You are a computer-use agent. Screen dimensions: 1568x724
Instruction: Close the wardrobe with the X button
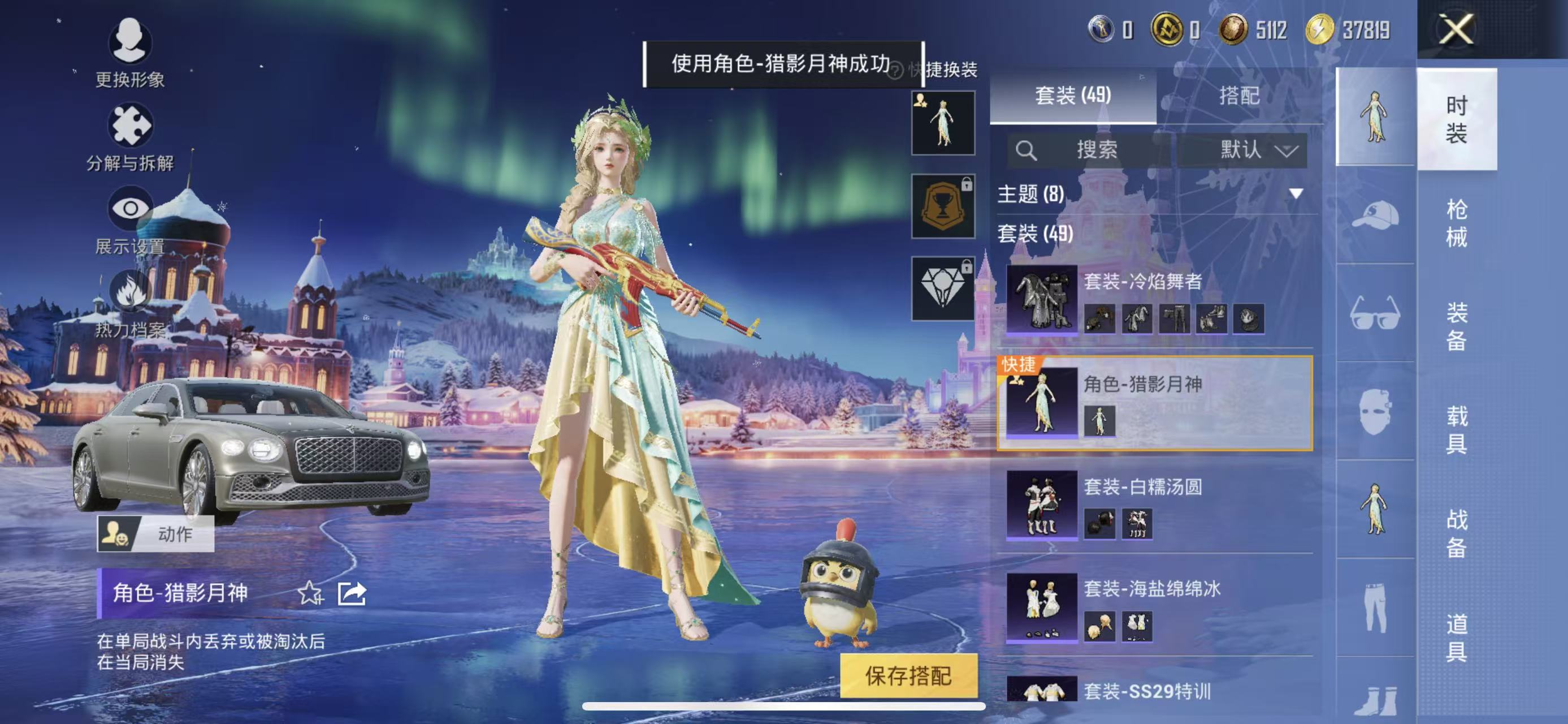point(1456,29)
